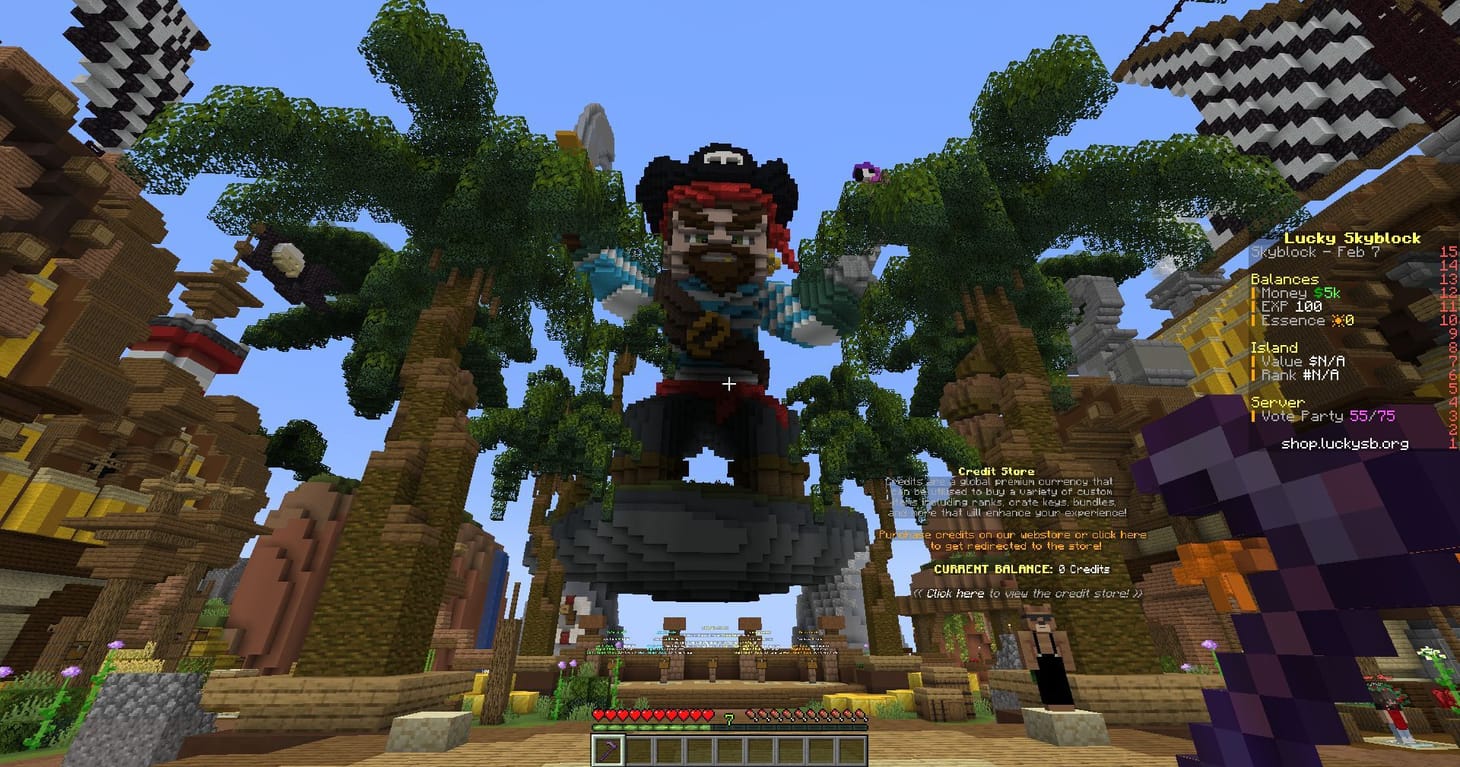Select the pickaxe in hotbar slot one

point(608,749)
